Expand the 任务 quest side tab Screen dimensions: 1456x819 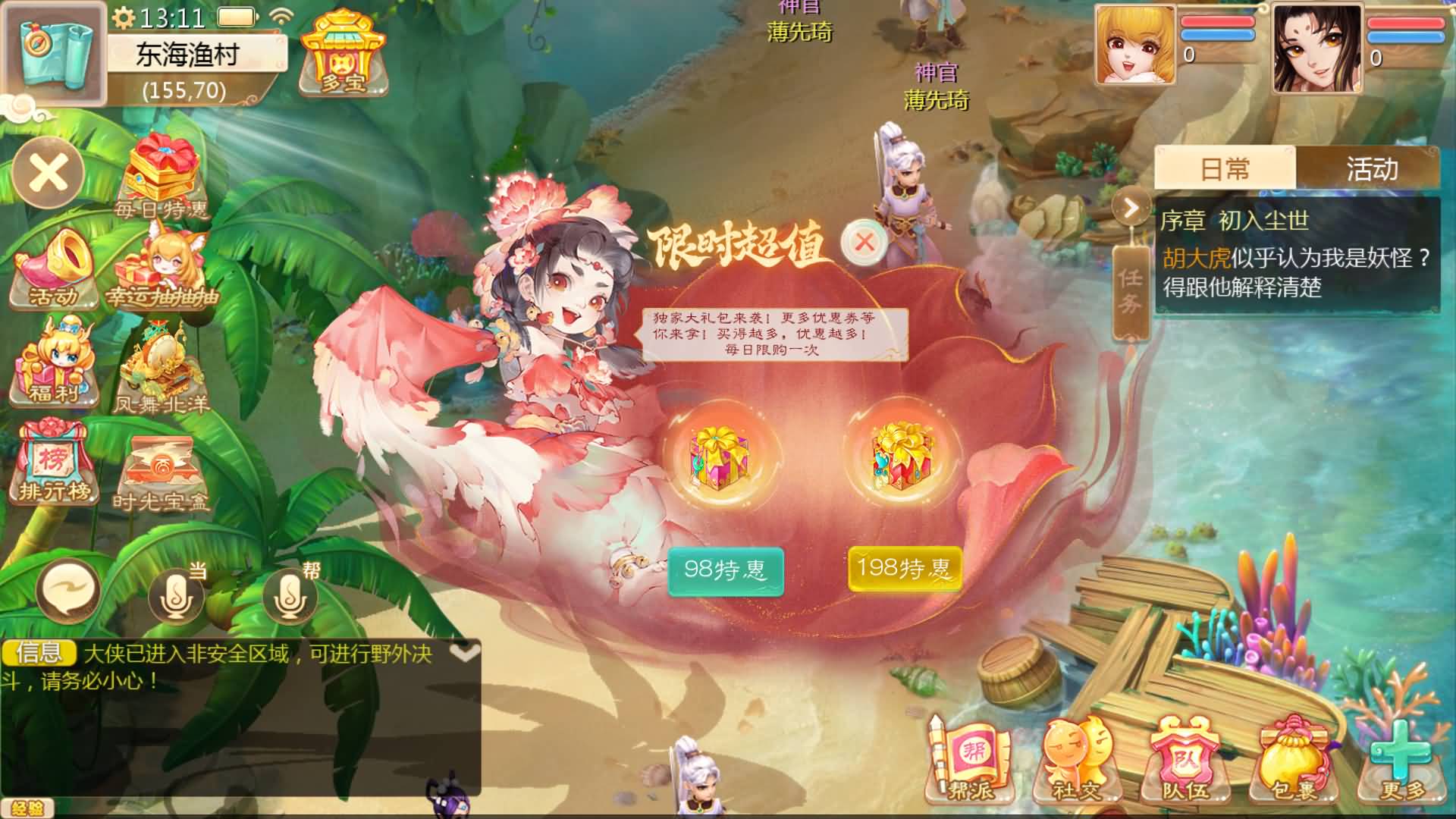coord(1130,292)
